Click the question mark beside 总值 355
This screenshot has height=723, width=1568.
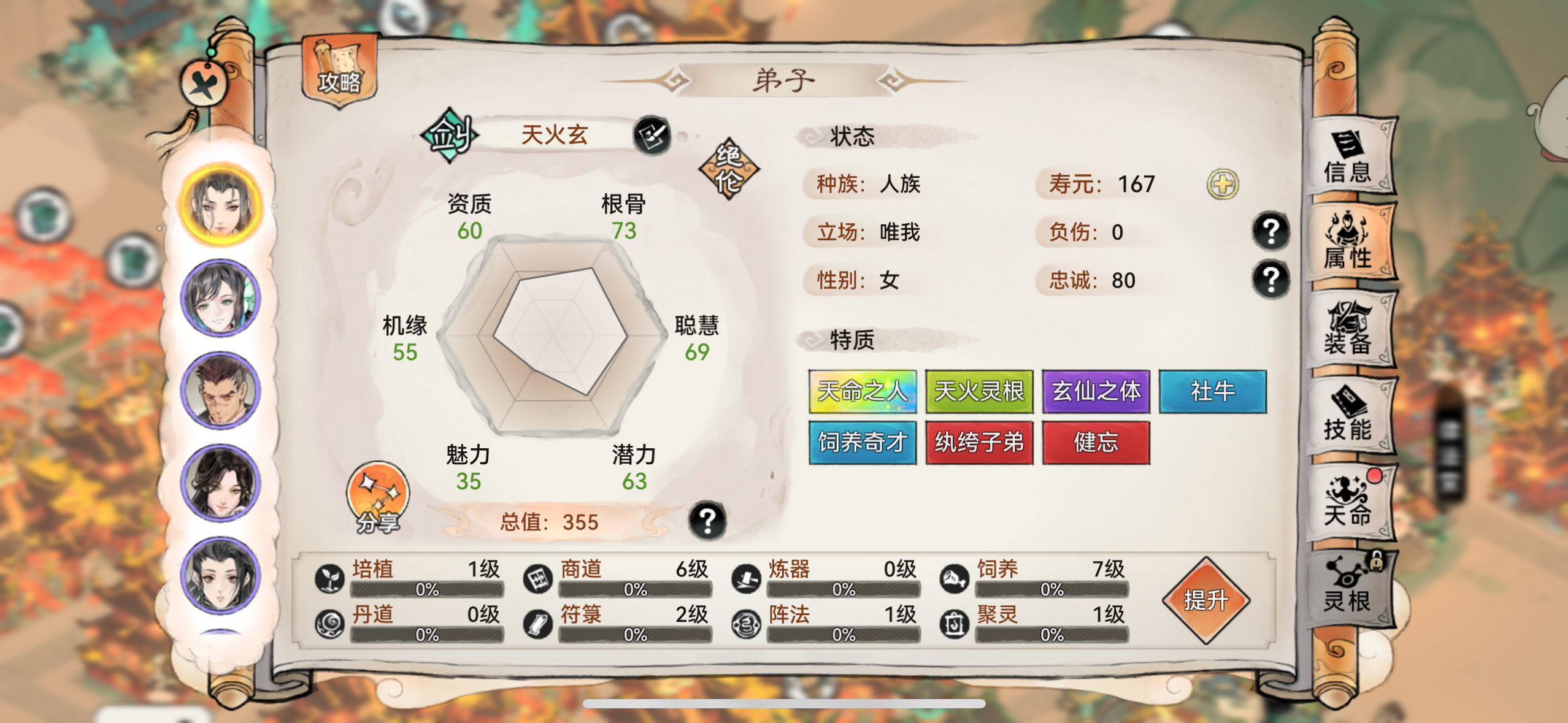tap(709, 521)
